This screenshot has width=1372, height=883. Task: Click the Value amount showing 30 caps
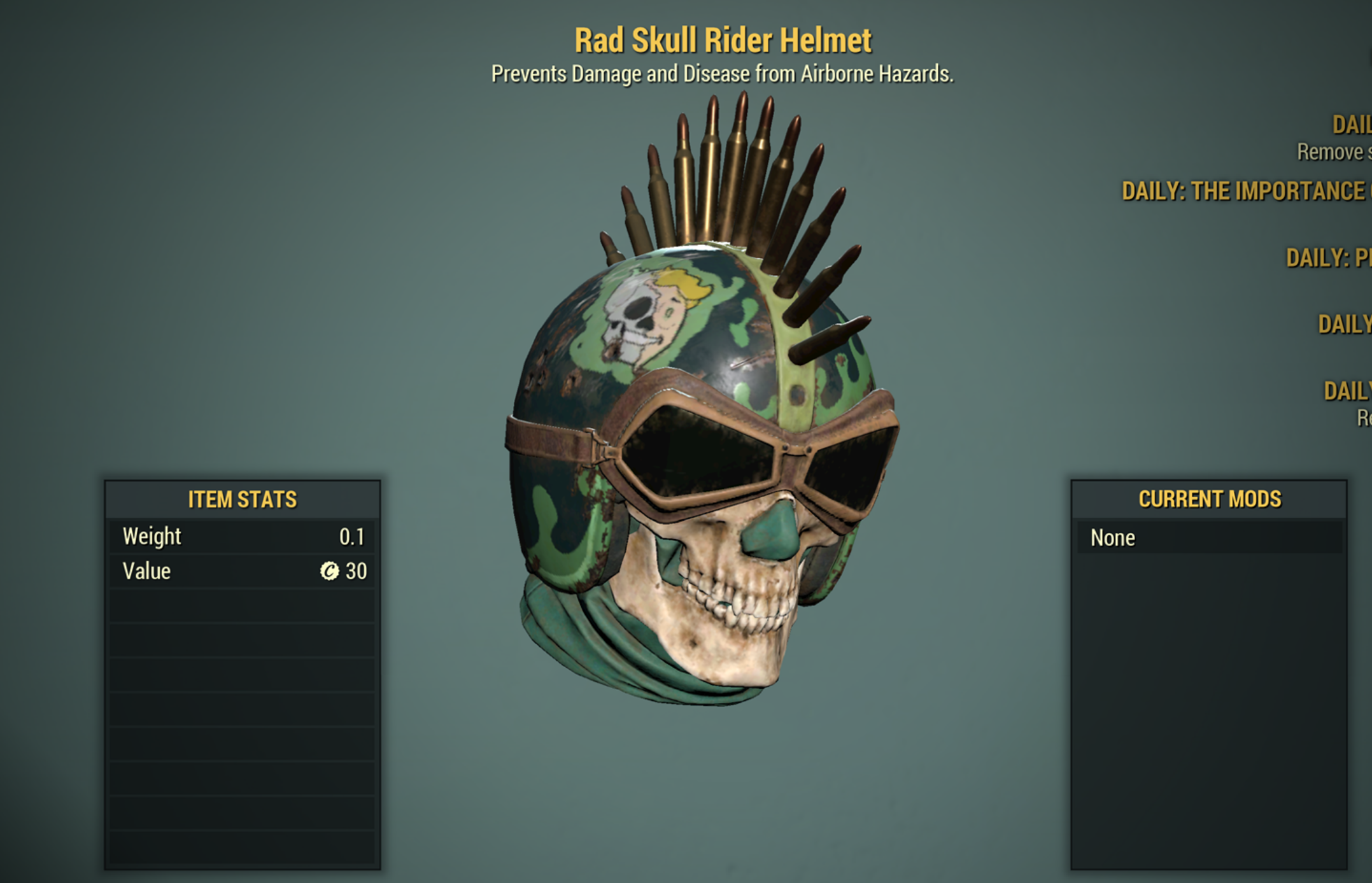pos(357,571)
